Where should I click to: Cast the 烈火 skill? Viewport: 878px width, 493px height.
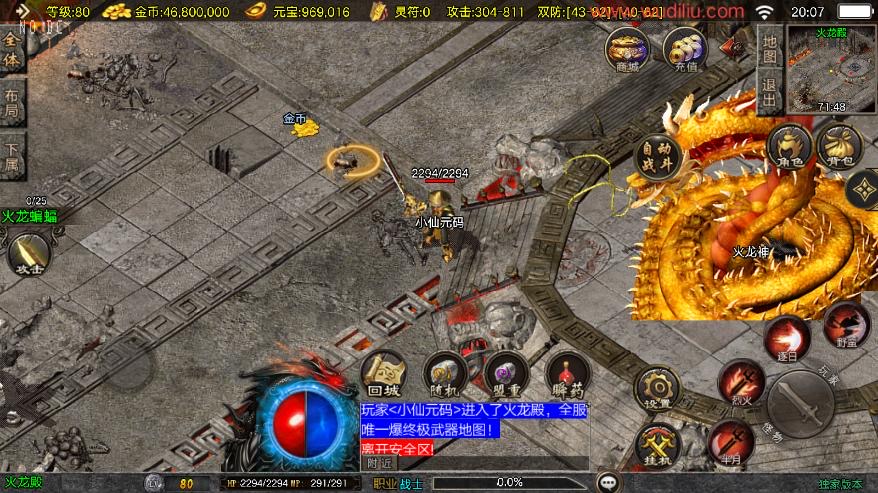coord(741,383)
